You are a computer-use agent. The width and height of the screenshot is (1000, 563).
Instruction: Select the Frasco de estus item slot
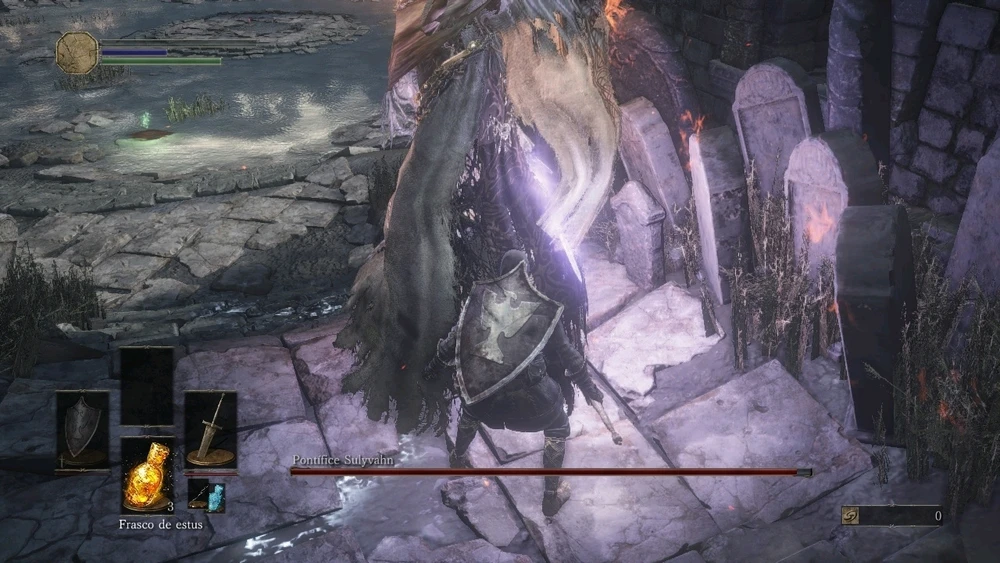coord(147,476)
